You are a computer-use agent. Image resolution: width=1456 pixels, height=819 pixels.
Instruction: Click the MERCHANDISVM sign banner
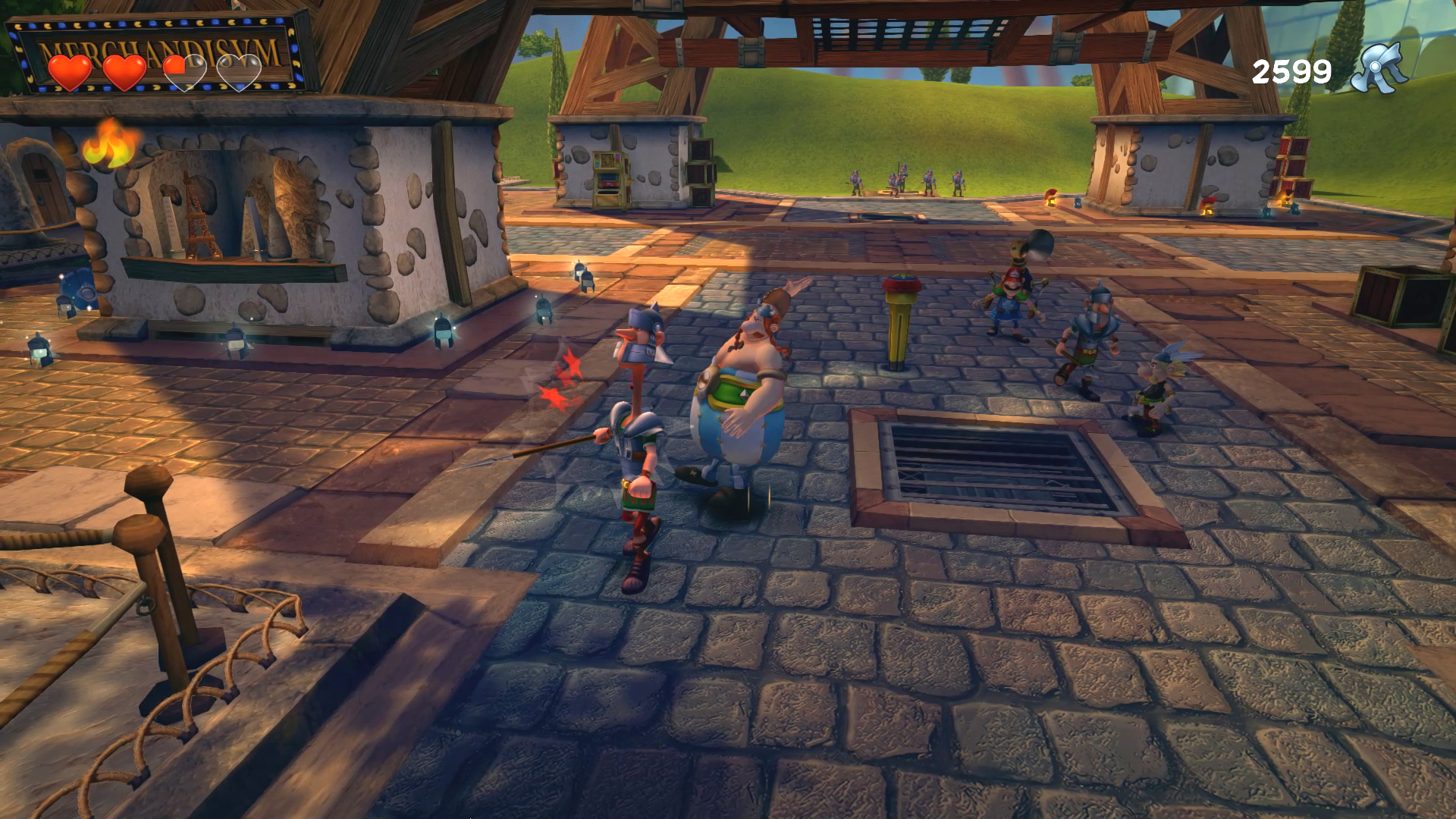coord(163,47)
